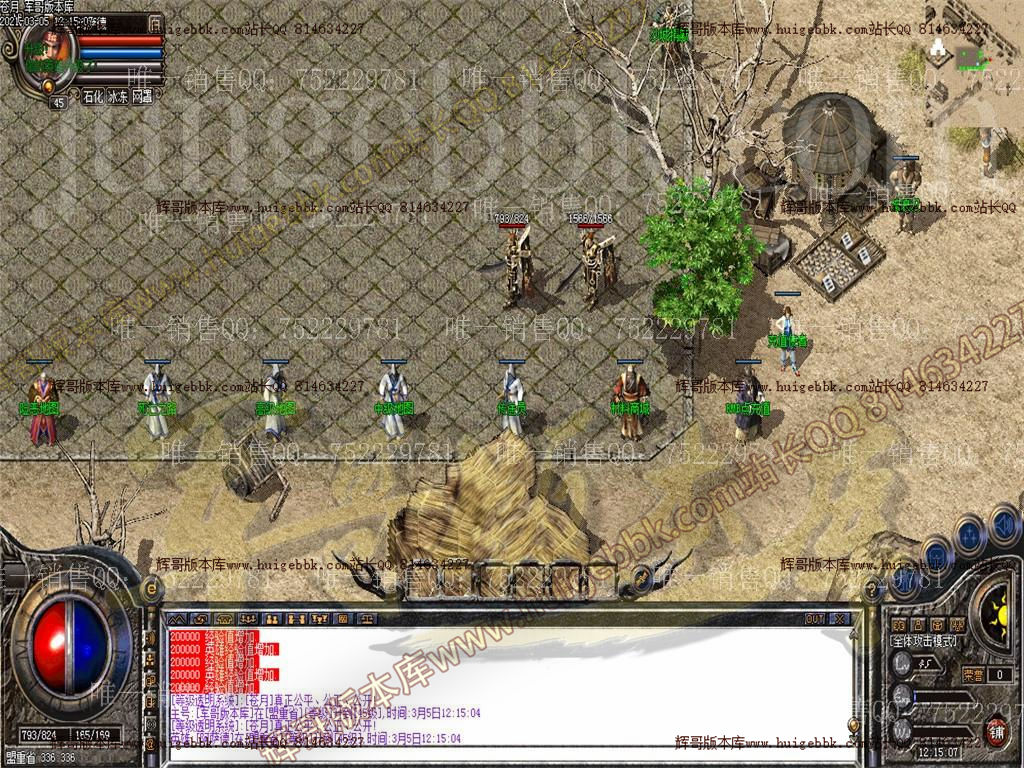The image size is (1024, 768).
Task: Click the OUT button above the chat
Action: coord(815,619)
